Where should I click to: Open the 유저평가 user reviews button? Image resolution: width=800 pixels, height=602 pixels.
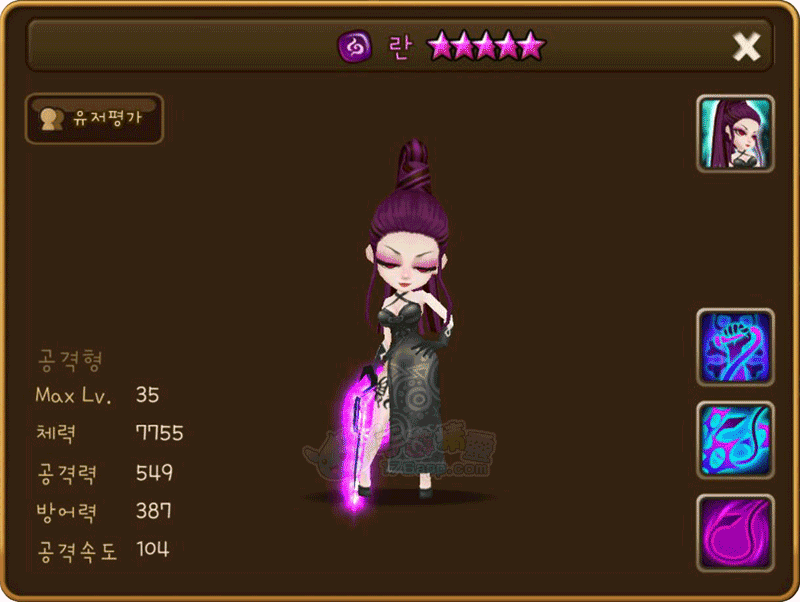pyautogui.click(x=96, y=118)
